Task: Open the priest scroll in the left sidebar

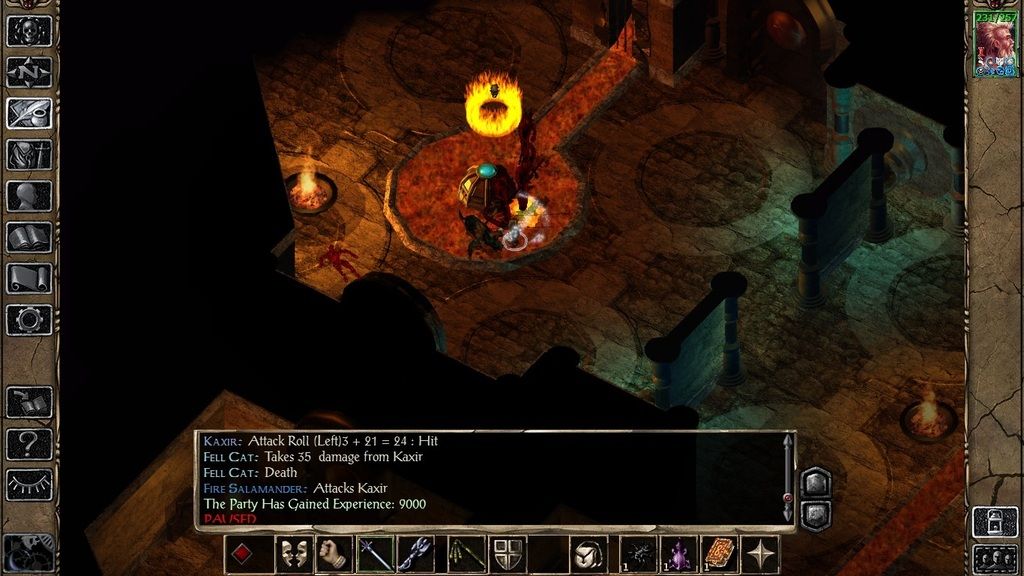Action: click(x=29, y=278)
